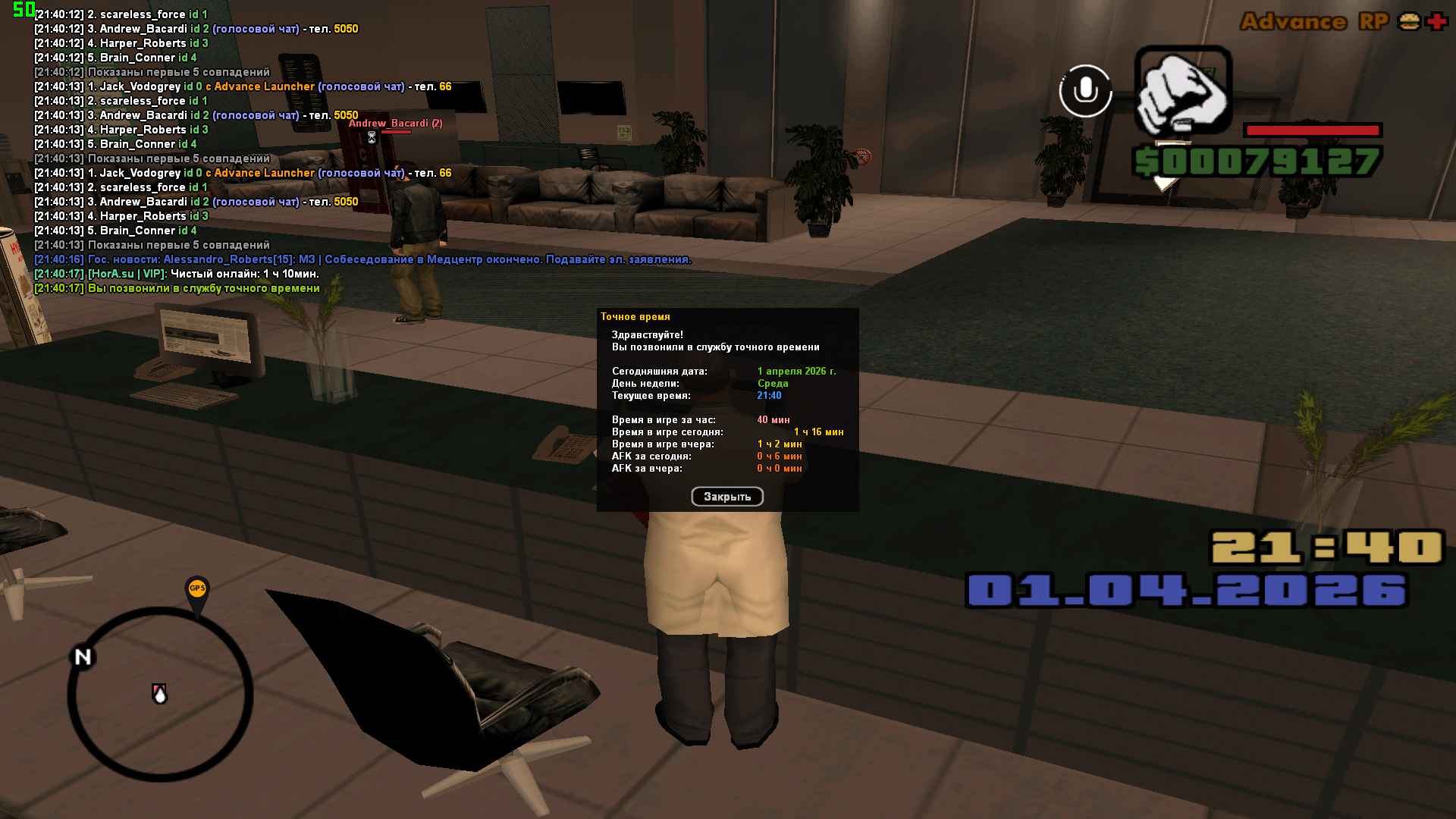Open the circular radar minimap
Viewport: 1456px width, 819px height.
coord(160,694)
